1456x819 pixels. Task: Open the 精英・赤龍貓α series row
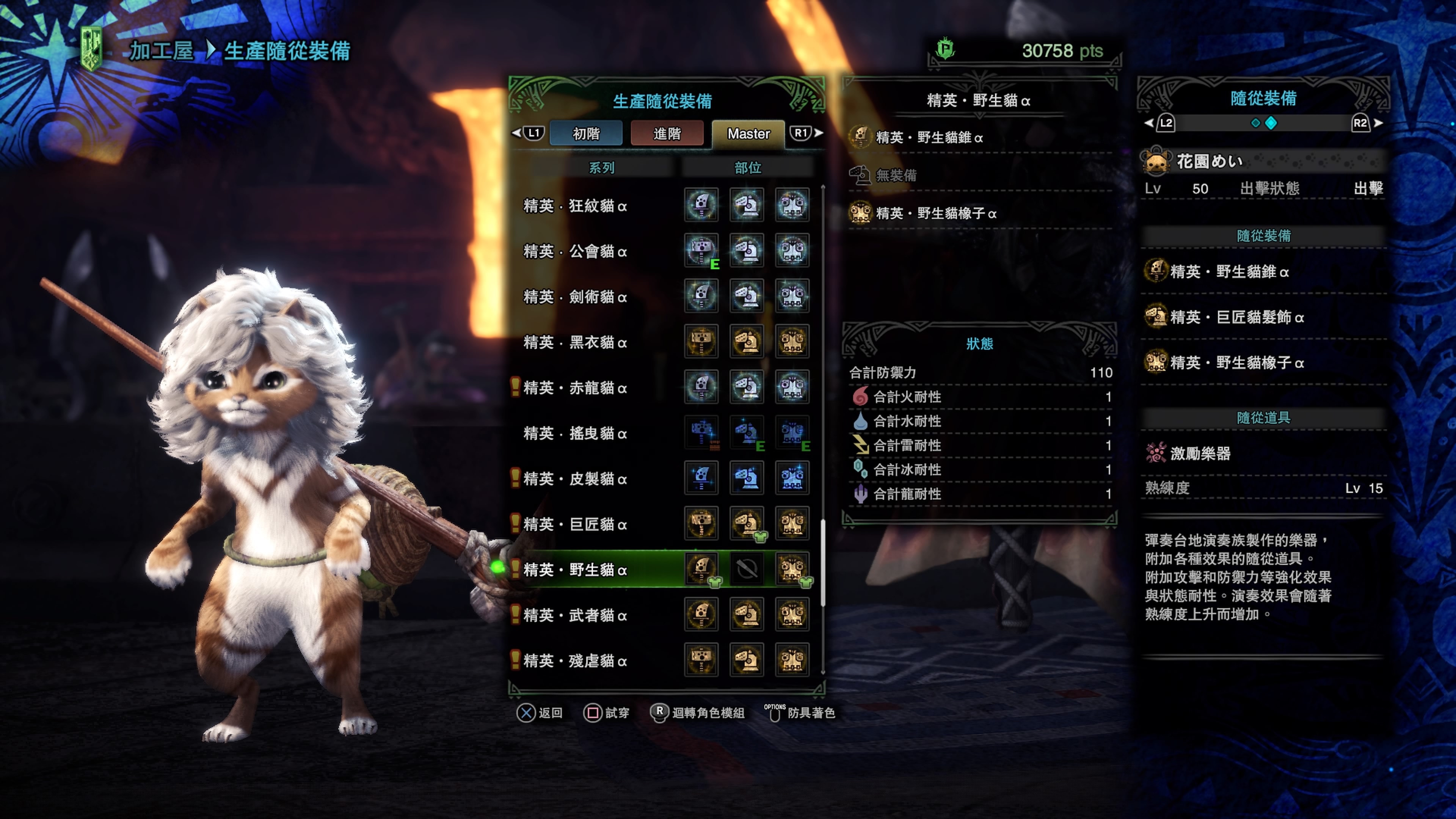click(575, 388)
